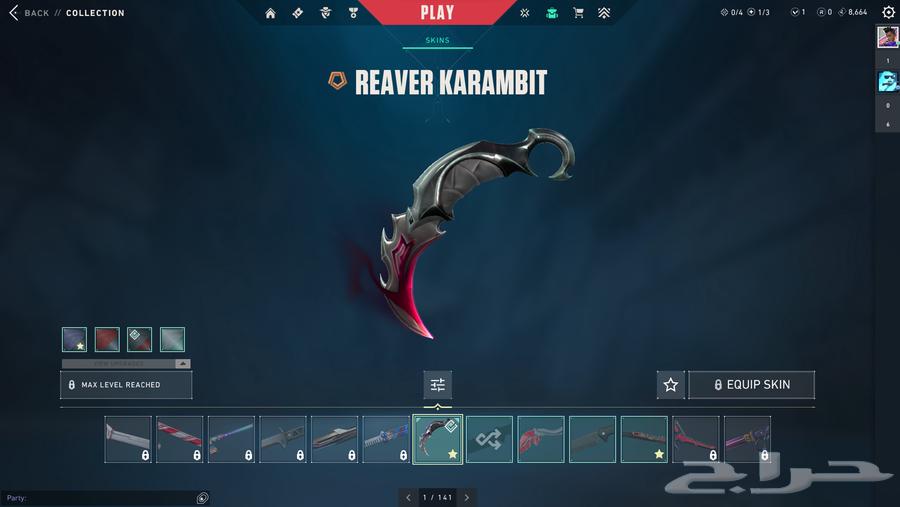This screenshot has width=900, height=507.
Task: Open the home screen icon
Action: pyautogui.click(x=270, y=13)
